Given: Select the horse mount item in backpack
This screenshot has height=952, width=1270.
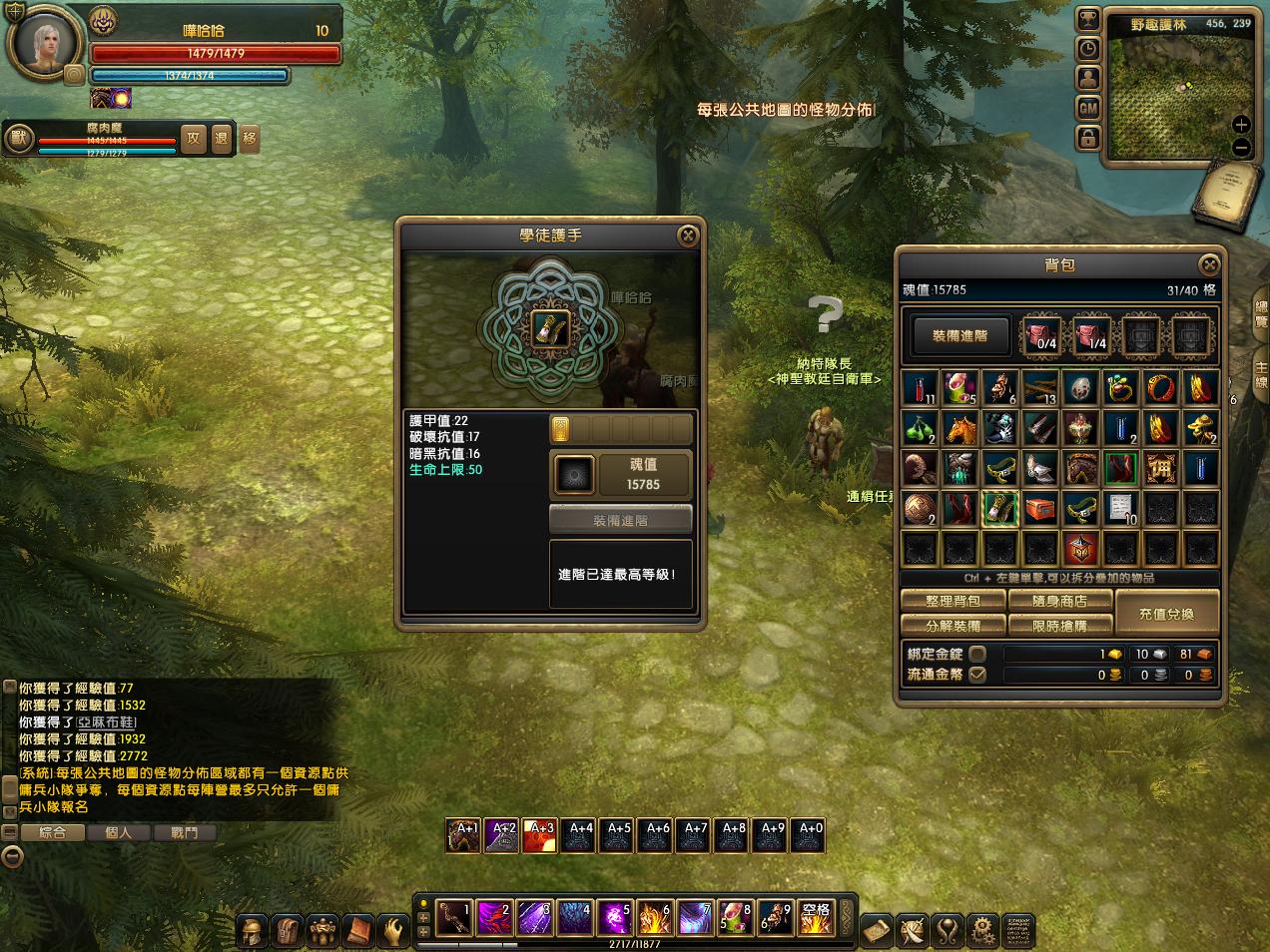Looking at the screenshot, I should point(959,428).
